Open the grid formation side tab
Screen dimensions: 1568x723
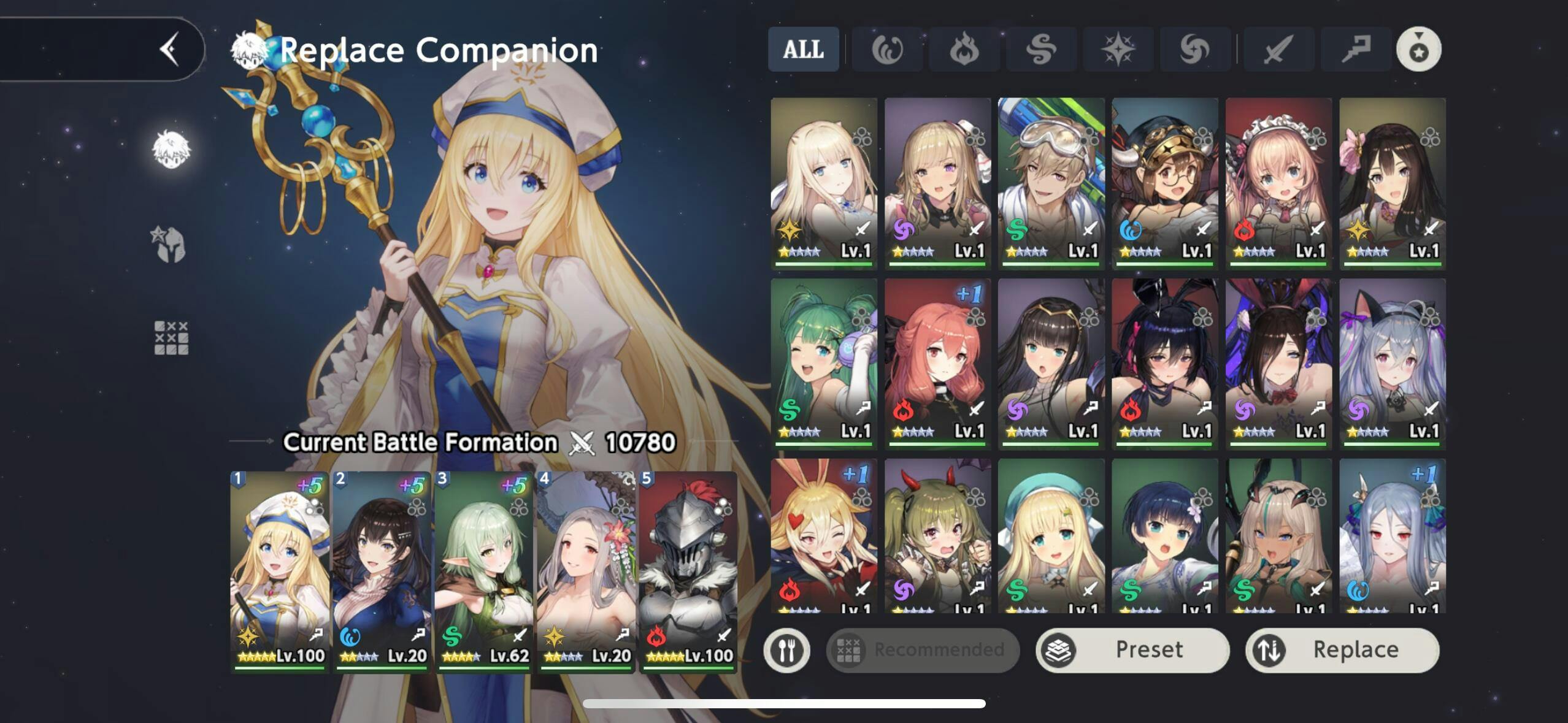(x=171, y=338)
